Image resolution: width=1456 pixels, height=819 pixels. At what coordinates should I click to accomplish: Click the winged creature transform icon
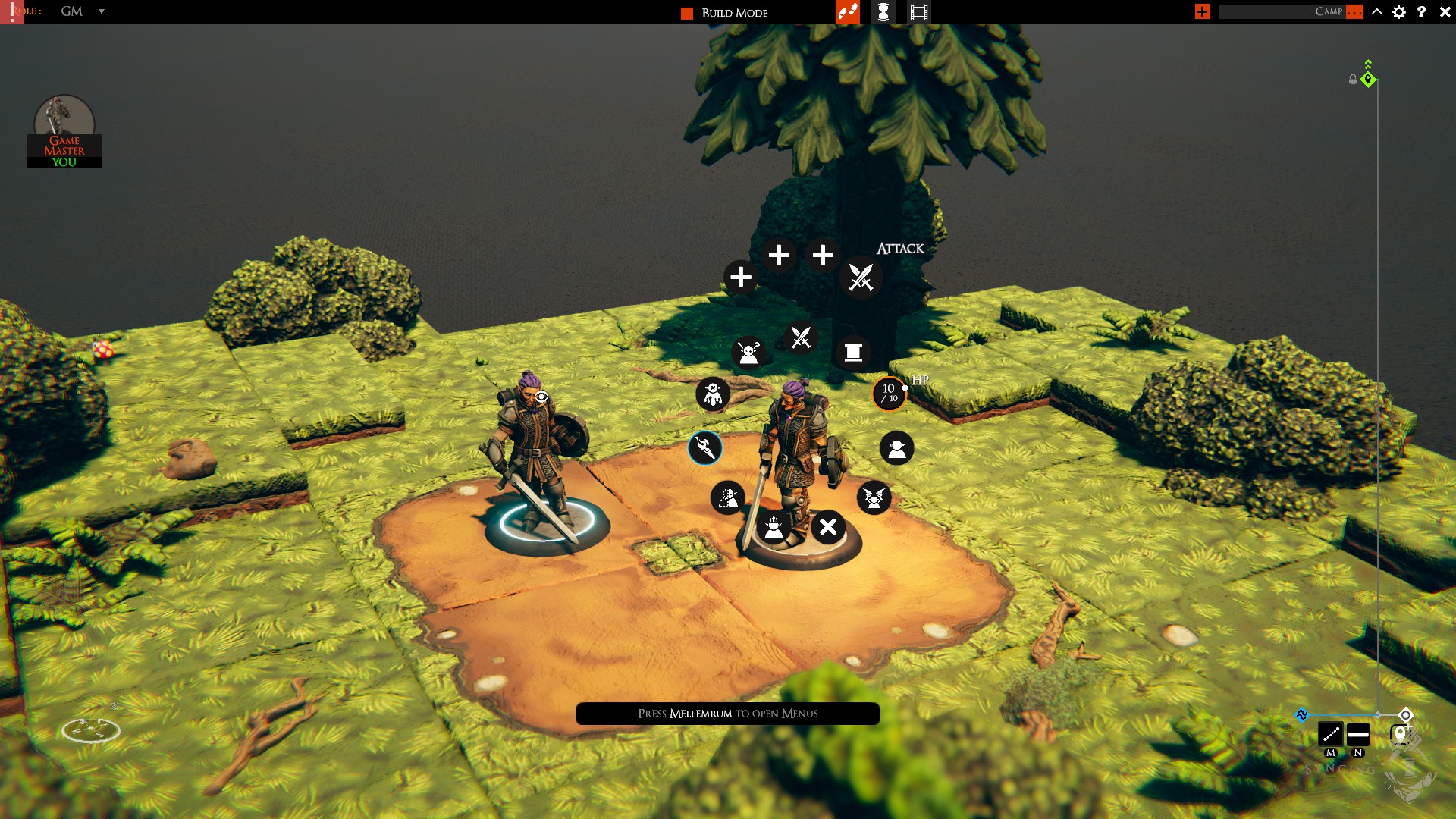click(873, 497)
